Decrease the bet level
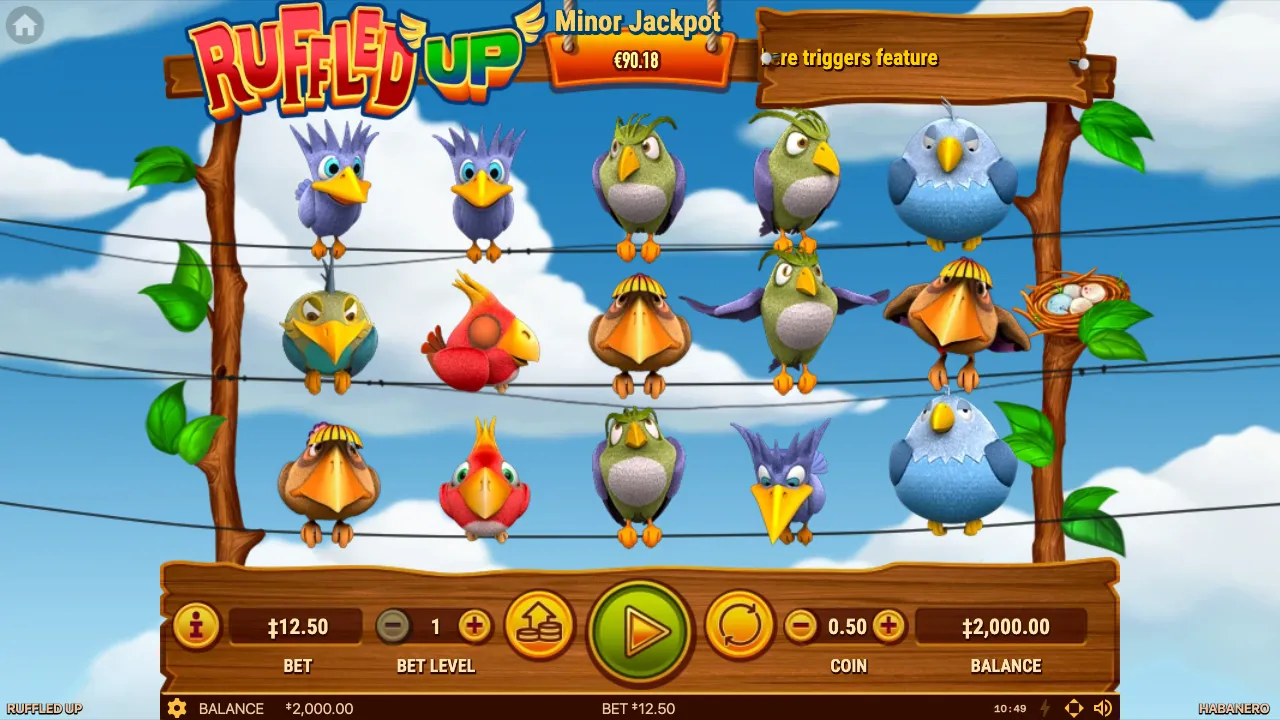Screen dimensions: 1280x720 (393, 627)
